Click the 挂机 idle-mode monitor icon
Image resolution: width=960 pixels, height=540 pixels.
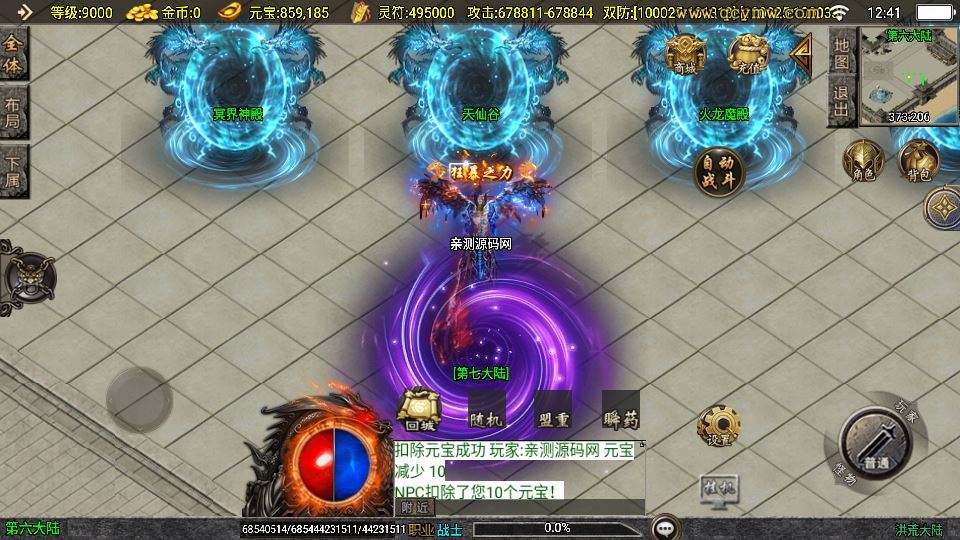click(718, 492)
